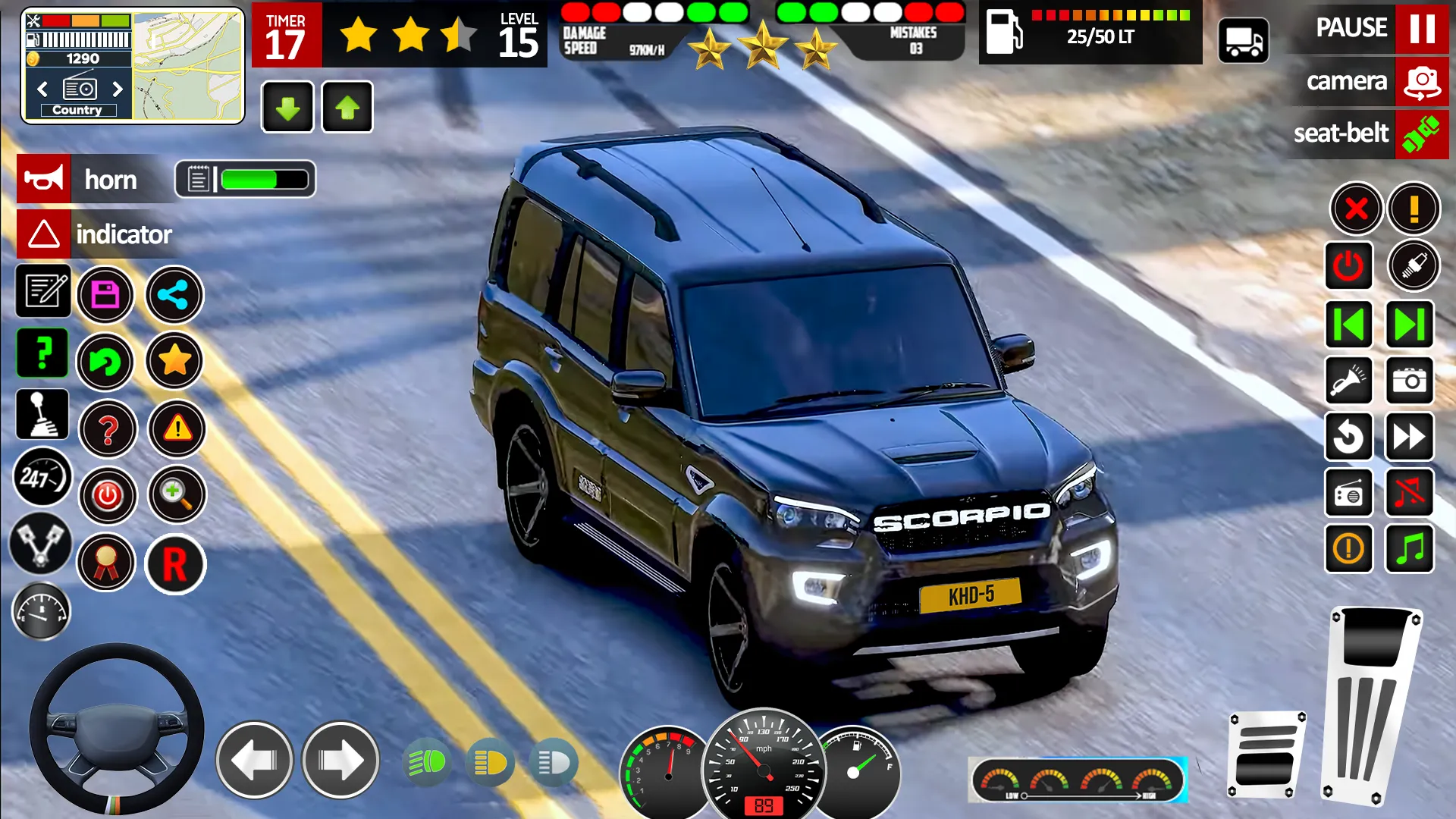The width and height of the screenshot is (1456, 819).
Task: Open the gear shifter control
Action: click(x=42, y=414)
